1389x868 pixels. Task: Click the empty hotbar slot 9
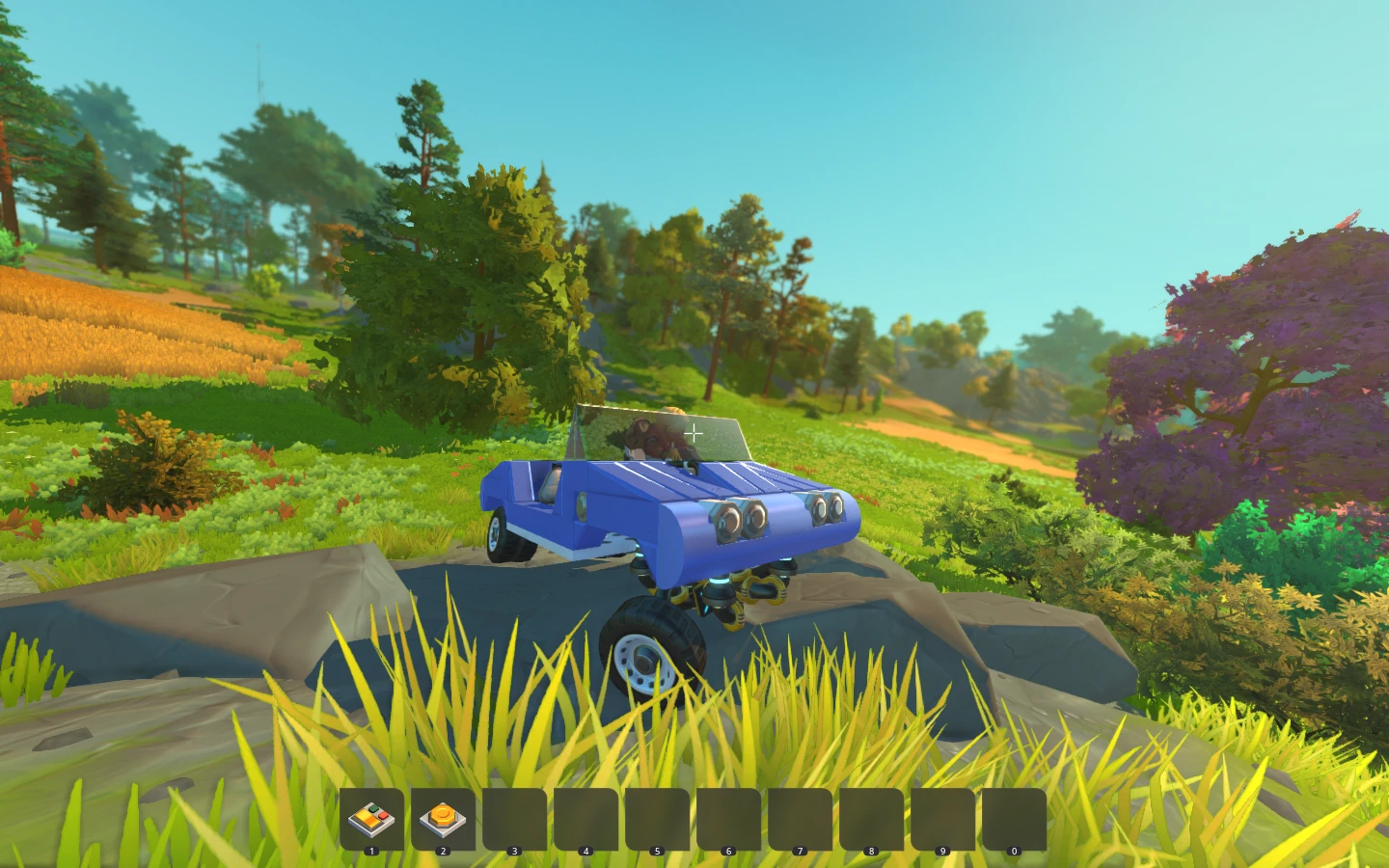(942, 819)
